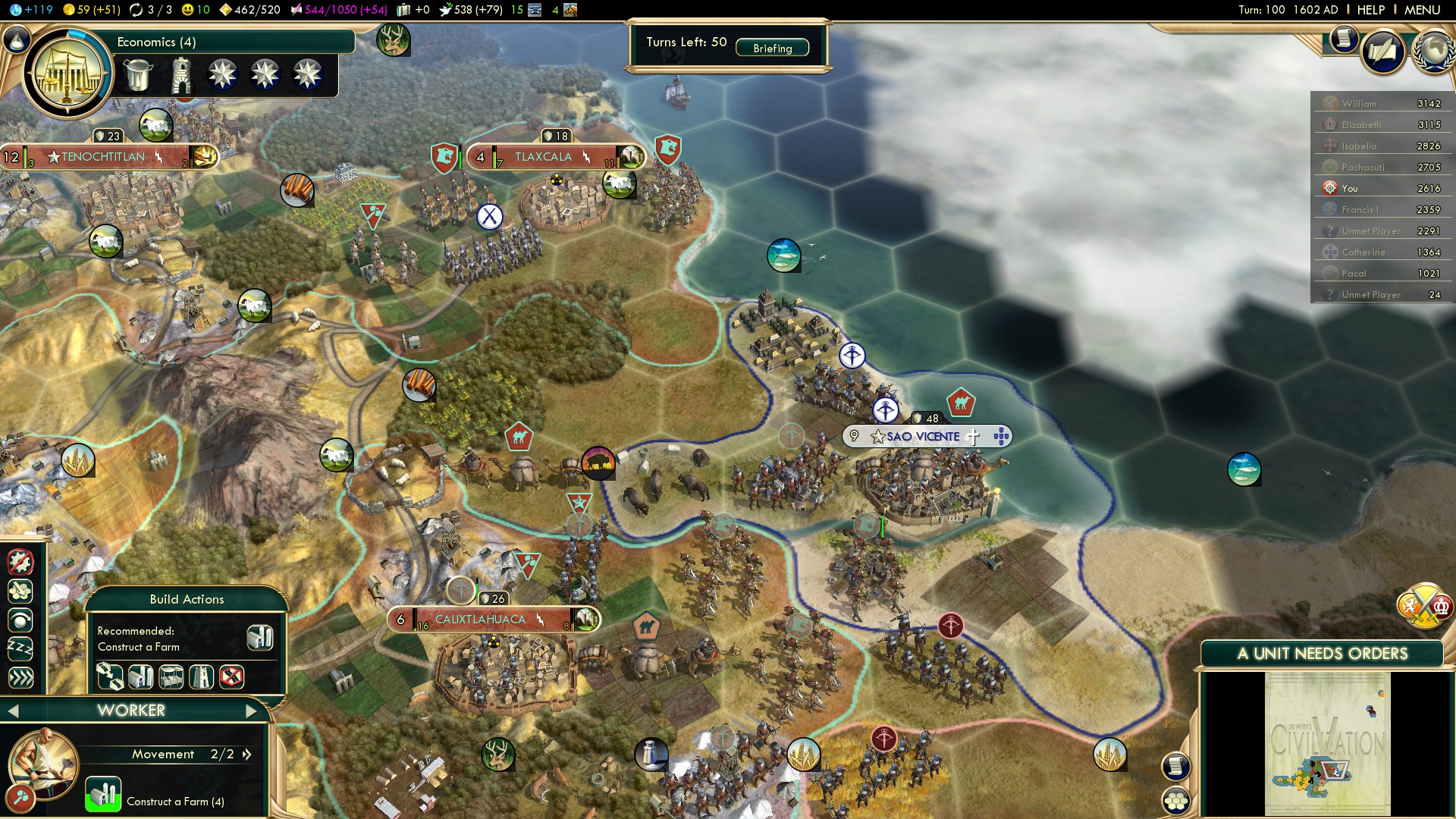1456x819 pixels.
Task: Open the social policies quill button
Action: click(x=1382, y=52)
